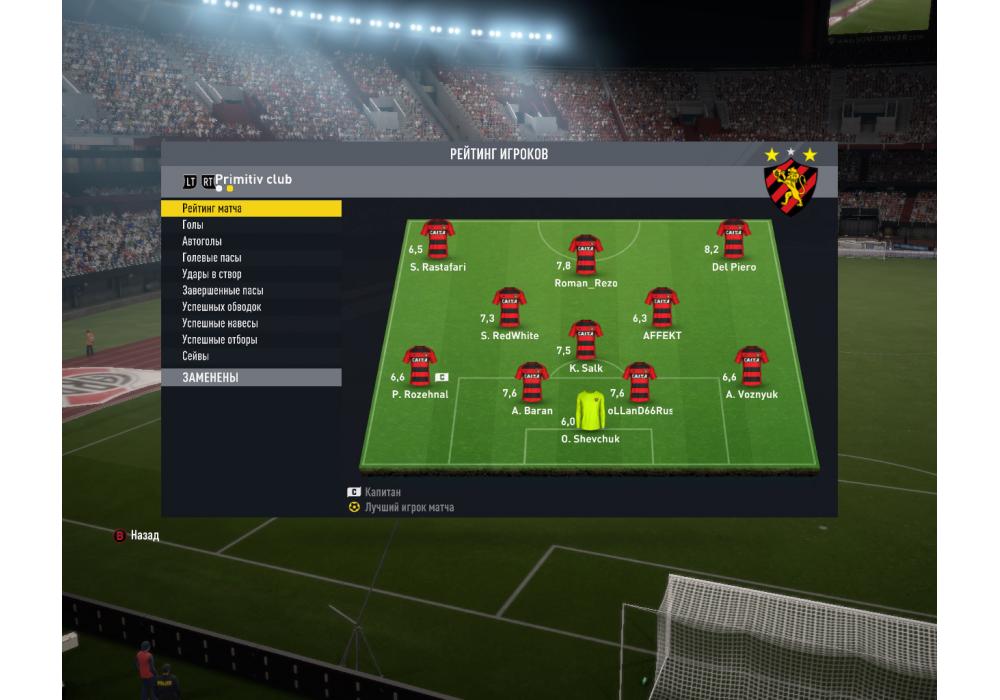Select S. RedWhite's shirt
The height and width of the screenshot is (700, 1000).
tap(509, 309)
